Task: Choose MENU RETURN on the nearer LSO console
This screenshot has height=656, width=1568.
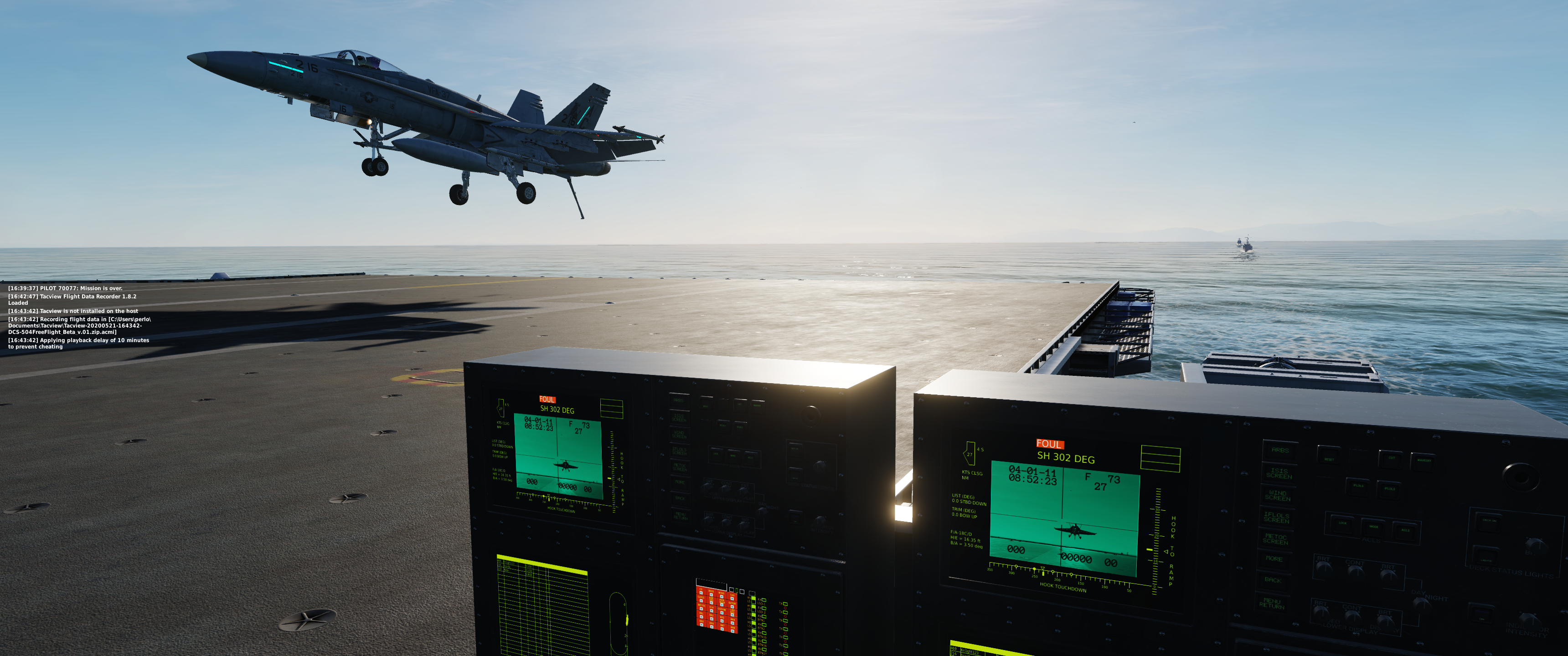Action: coord(1272,604)
